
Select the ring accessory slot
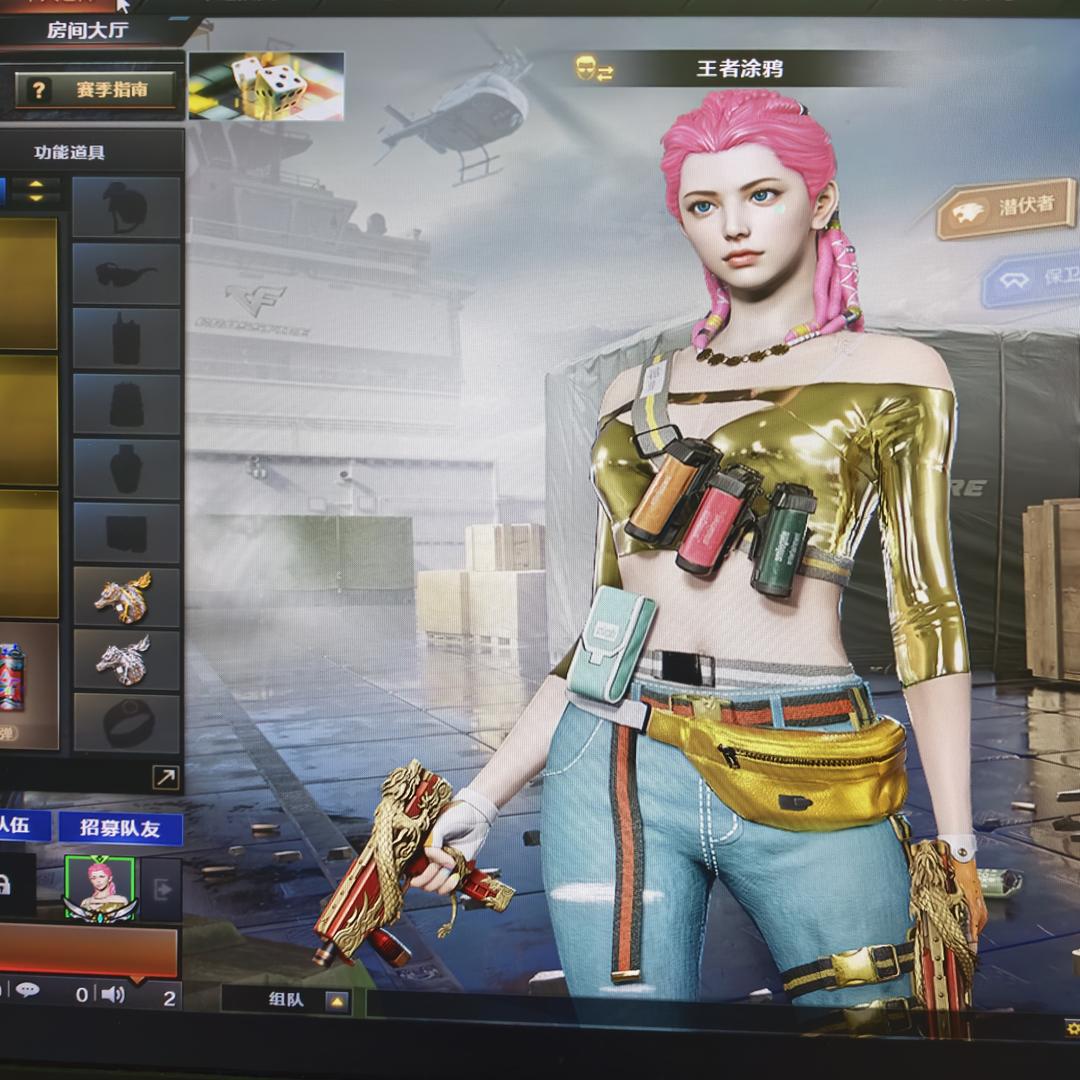point(126,723)
